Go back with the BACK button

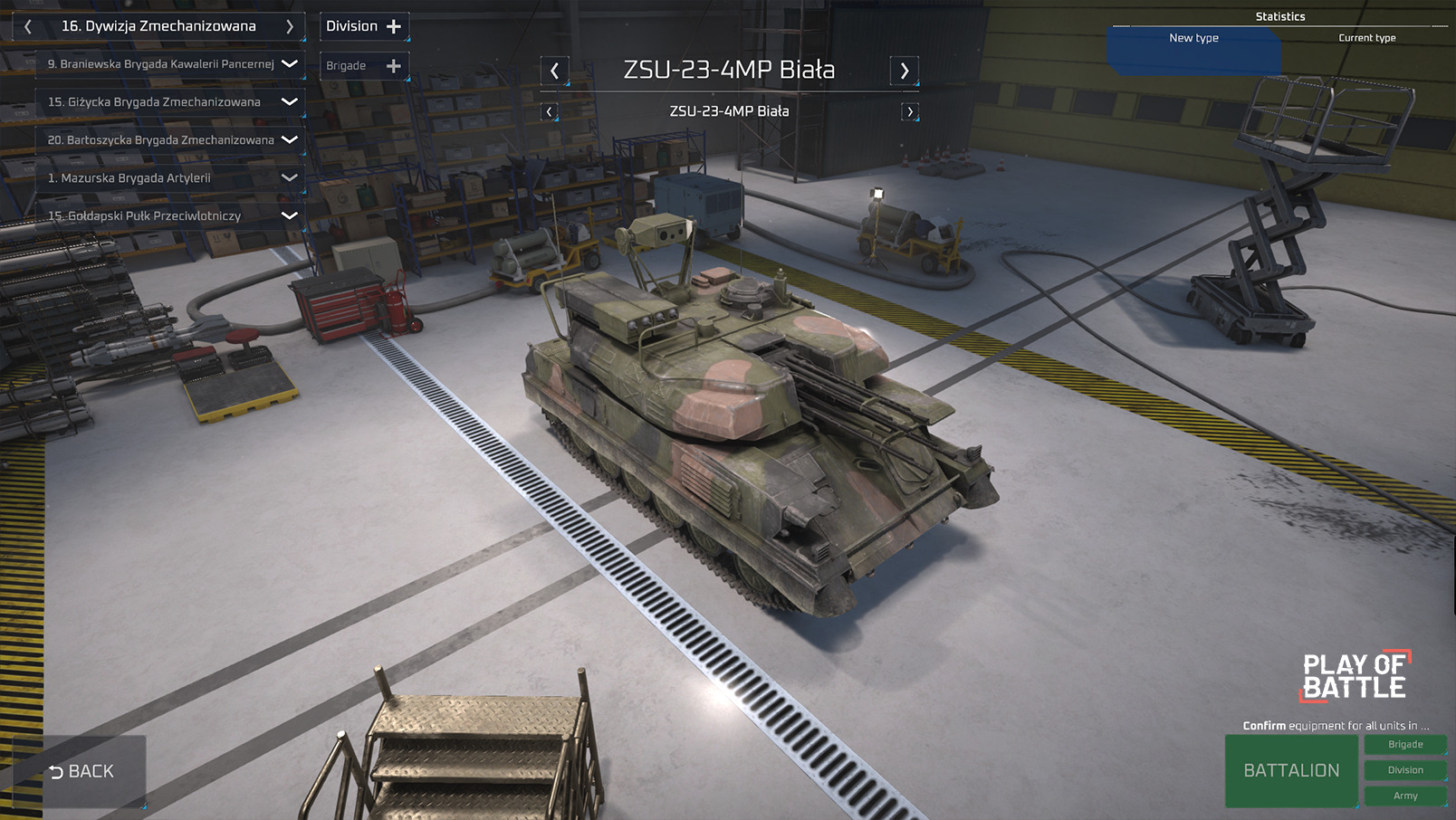click(81, 771)
